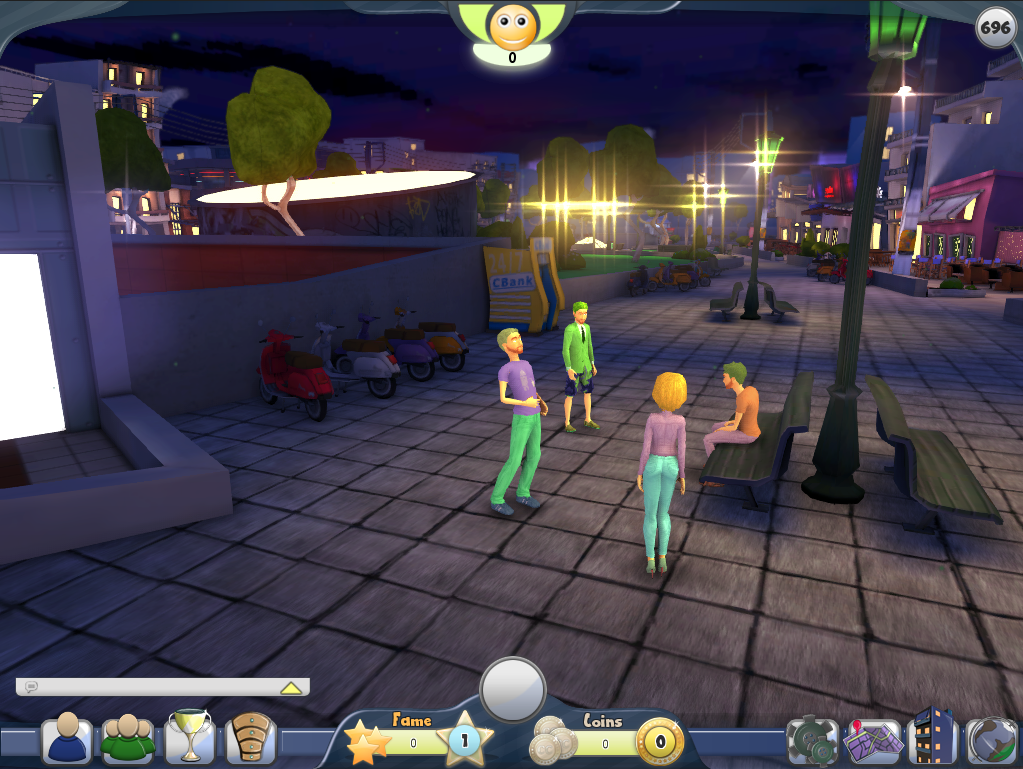Open the gears settings icon
Image resolution: width=1023 pixels, height=769 pixels.
tap(812, 741)
